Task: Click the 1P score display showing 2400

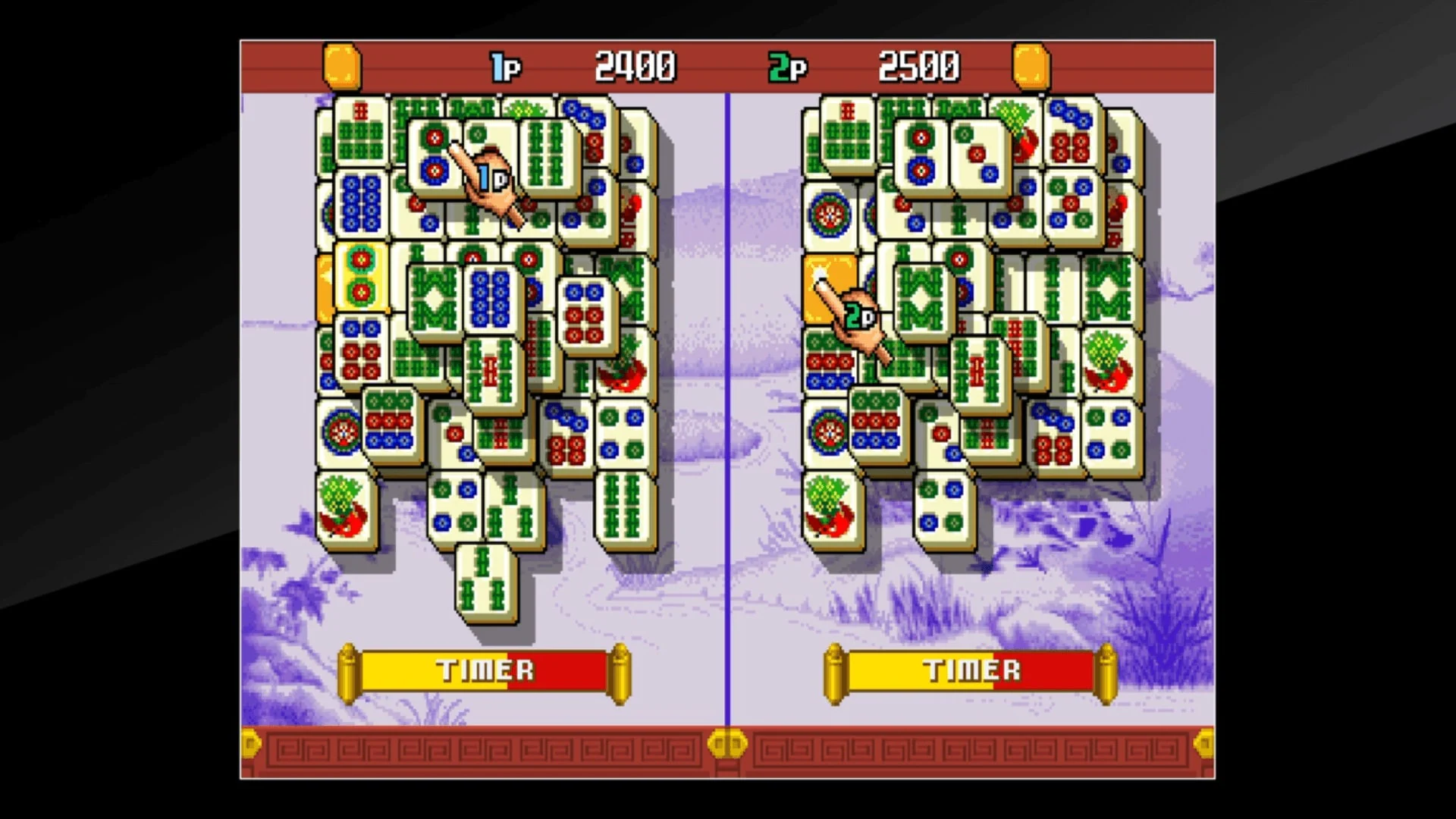Action: (x=635, y=65)
